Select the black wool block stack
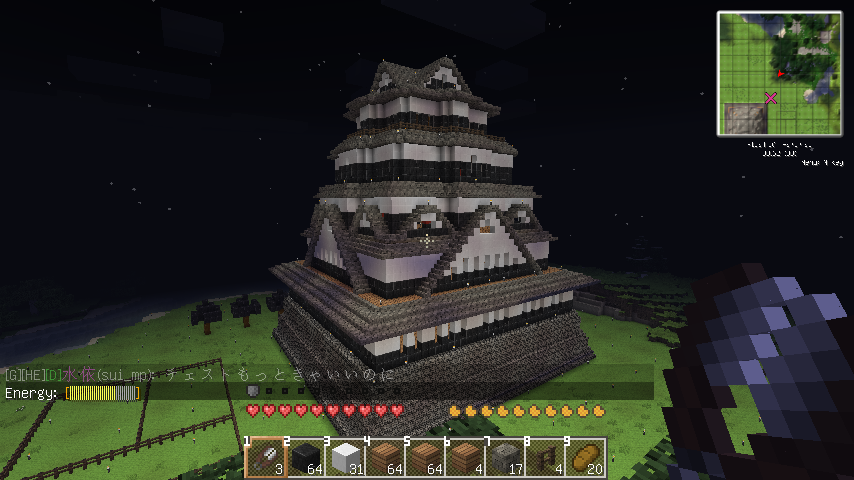 click(306, 458)
